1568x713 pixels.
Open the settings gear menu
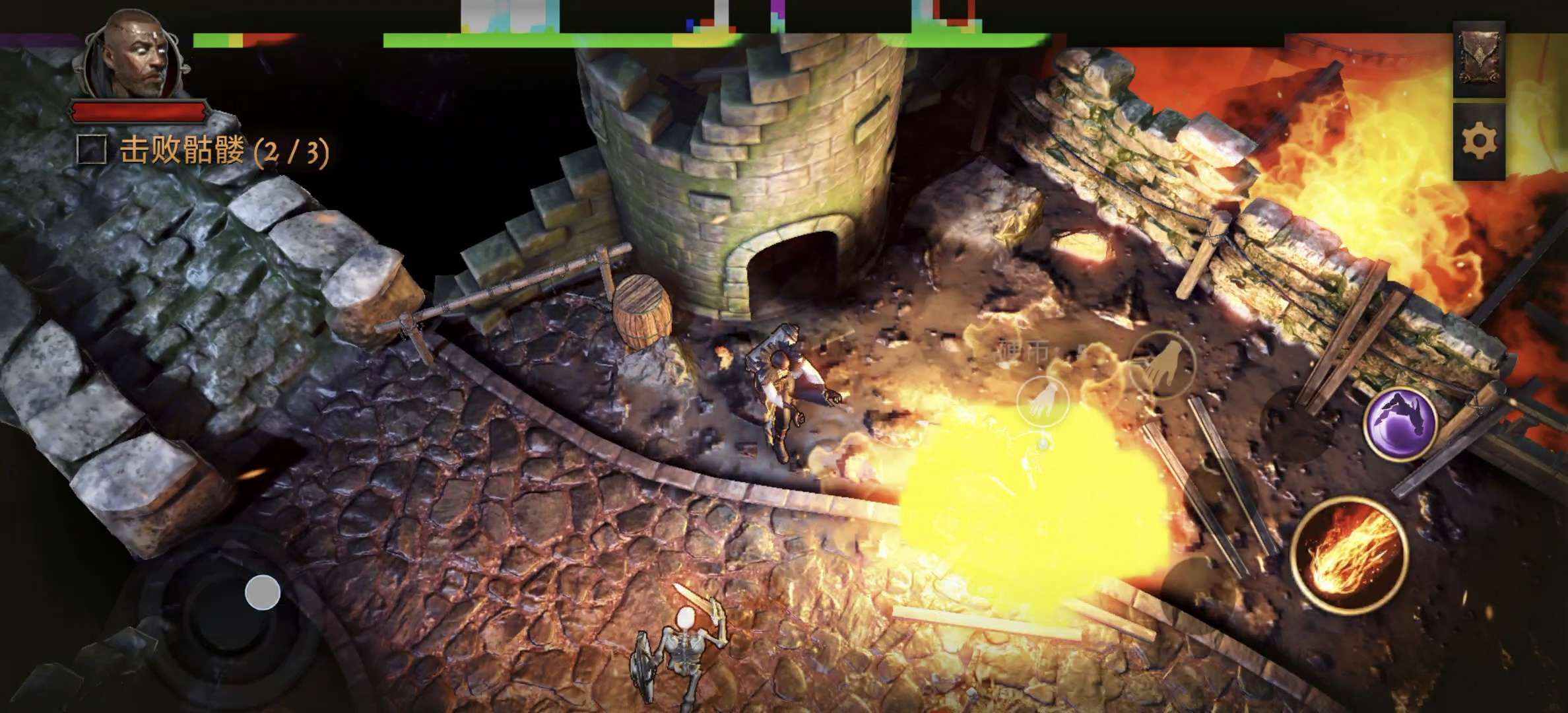1479,141
